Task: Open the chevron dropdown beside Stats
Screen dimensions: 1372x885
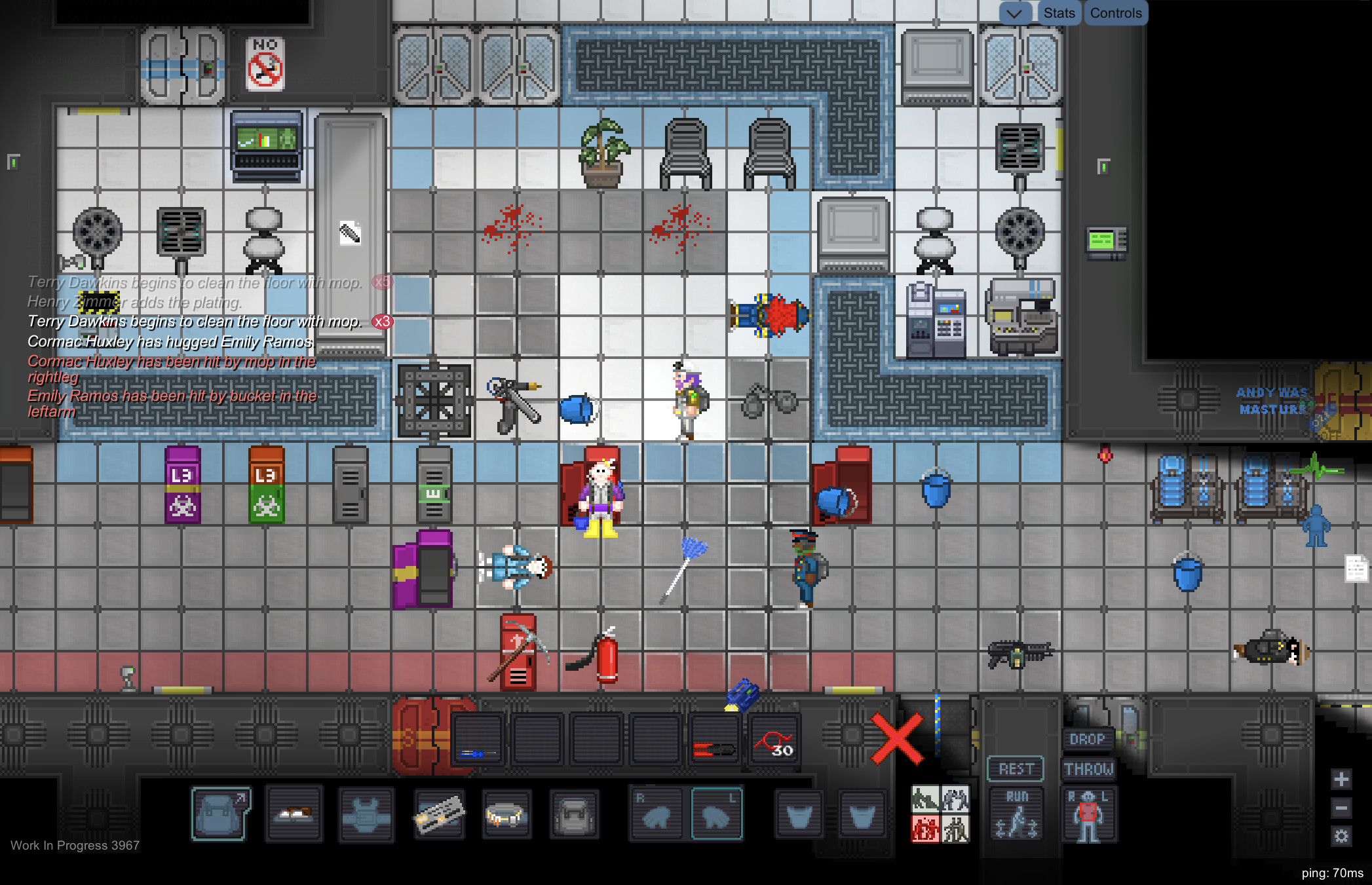Action: coord(1014,12)
